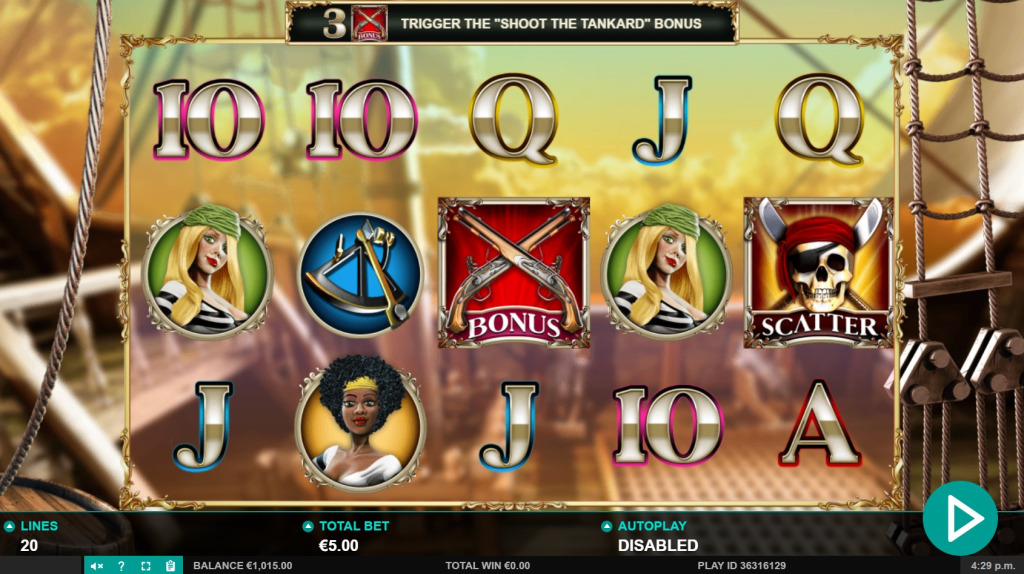Switch to fullscreen mode

(146, 566)
